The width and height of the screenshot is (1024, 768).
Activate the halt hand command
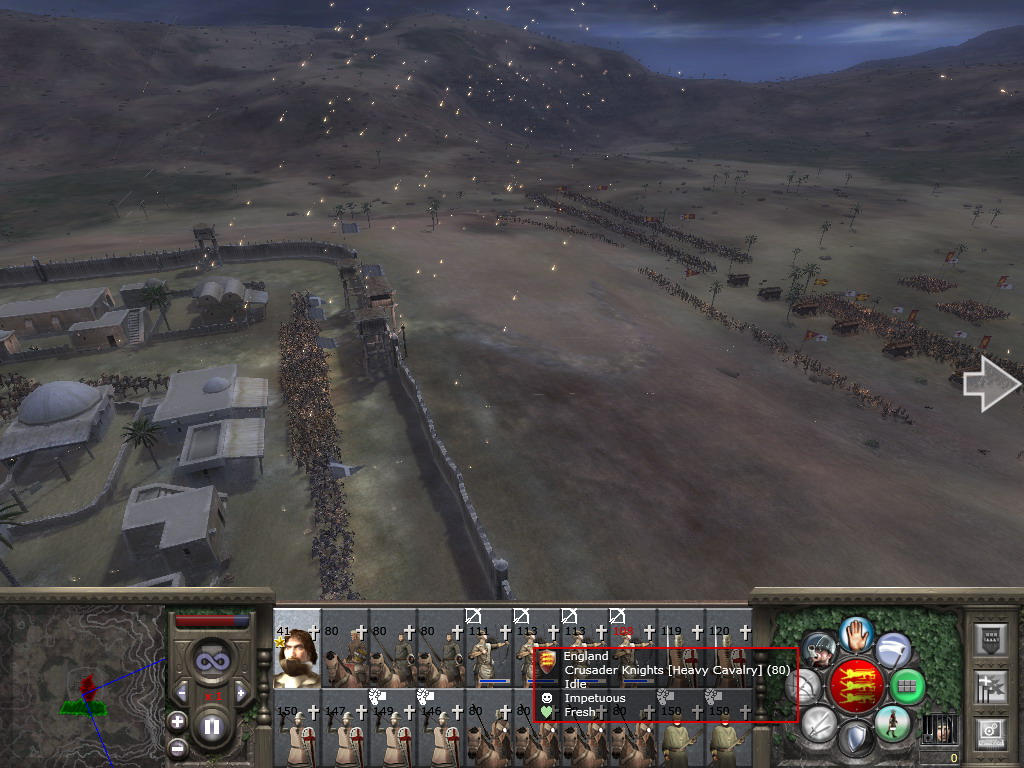[856, 633]
